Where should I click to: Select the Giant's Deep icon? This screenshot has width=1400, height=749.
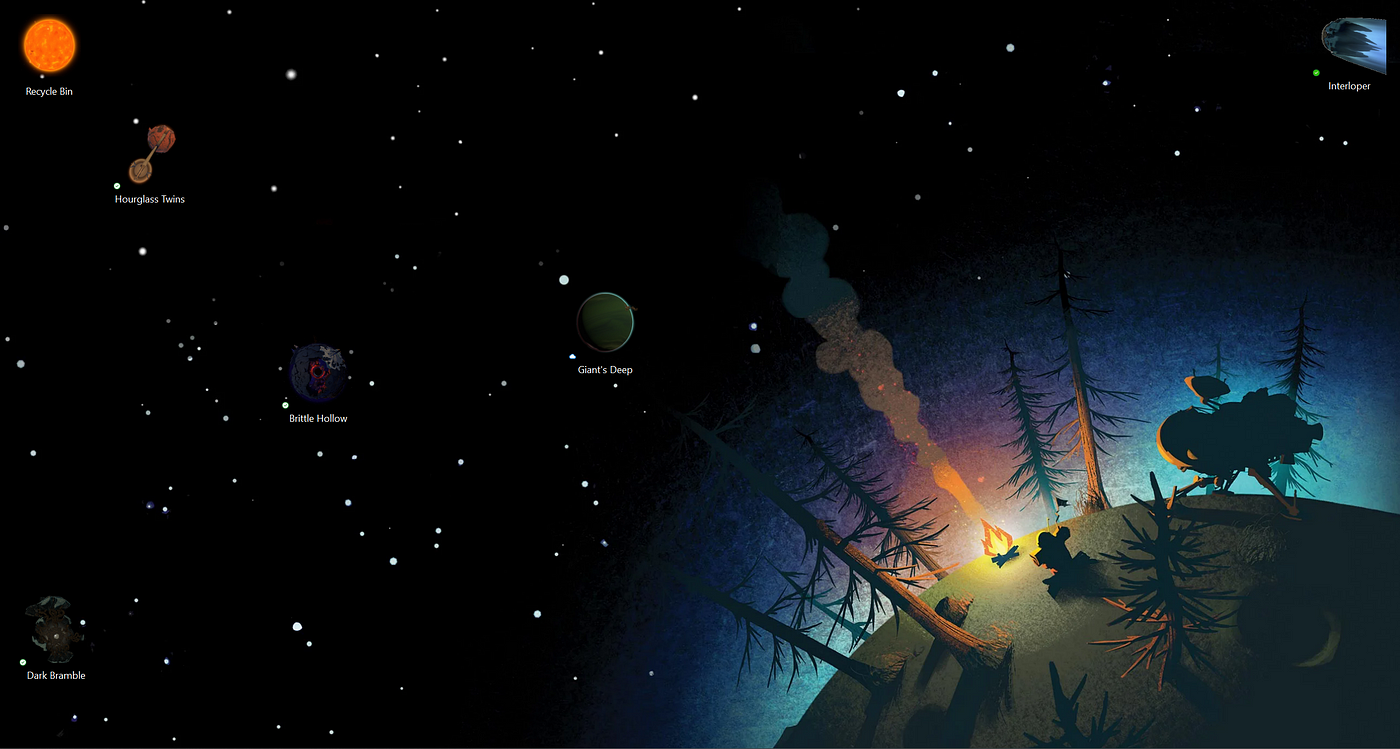pos(605,321)
